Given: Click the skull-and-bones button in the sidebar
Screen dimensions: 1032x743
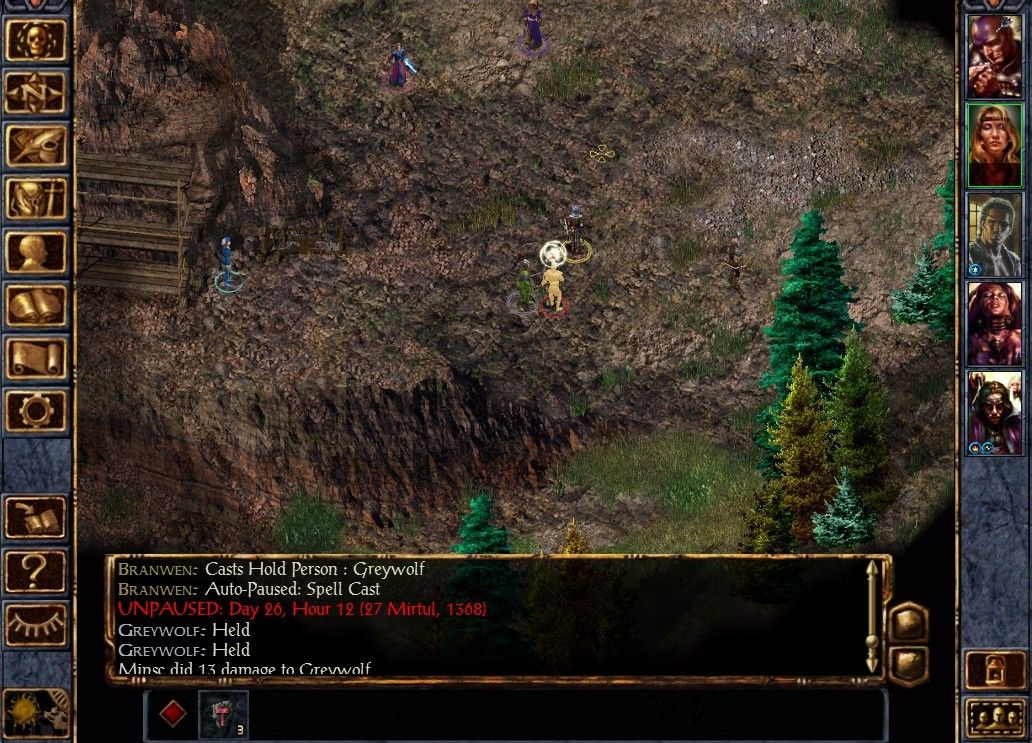Looking at the screenshot, I should (x=36, y=40).
